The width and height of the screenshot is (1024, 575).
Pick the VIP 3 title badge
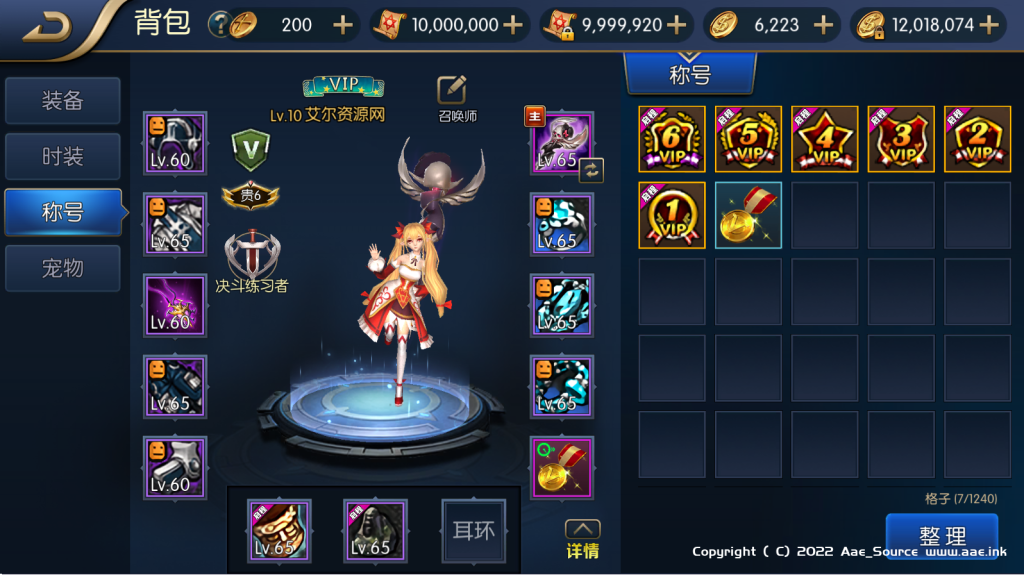(x=901, y=139)
